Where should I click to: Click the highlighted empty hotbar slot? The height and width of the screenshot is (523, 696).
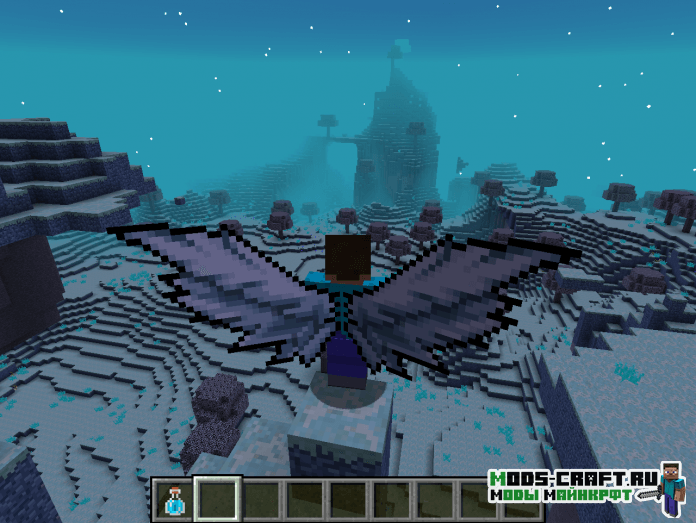click(217, 499)
